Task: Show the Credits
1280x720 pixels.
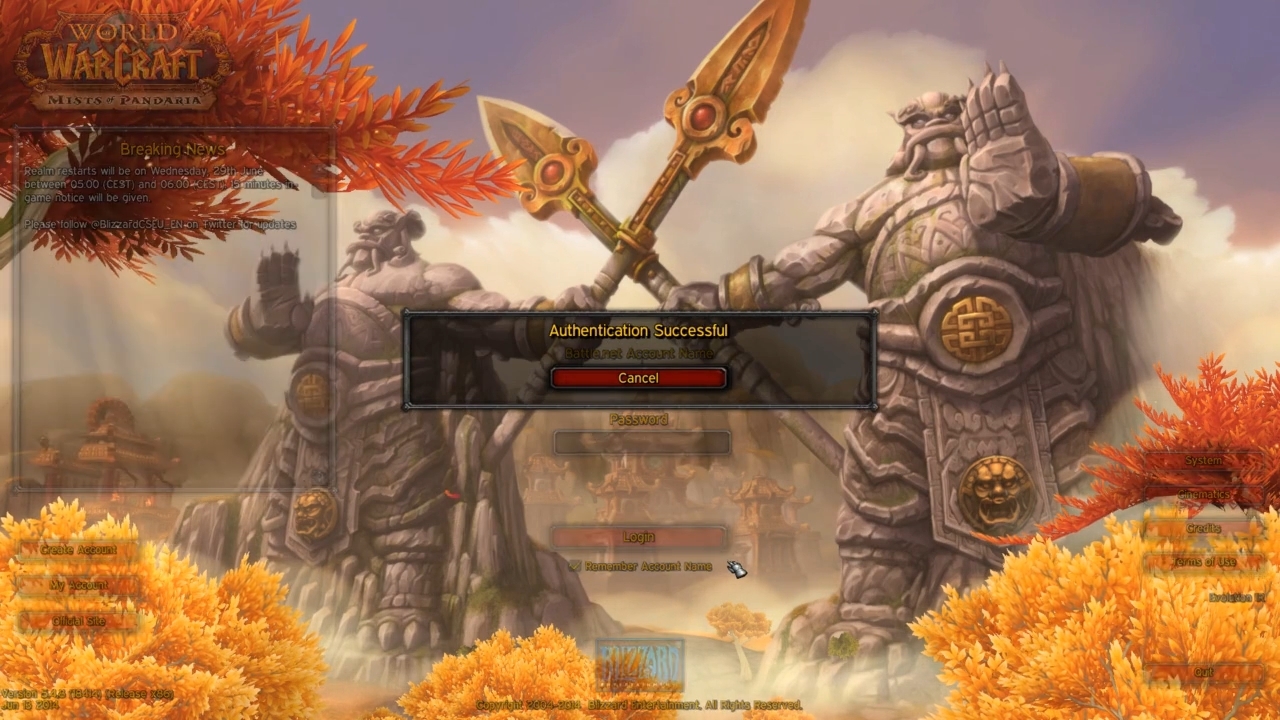Action: 1204,528
